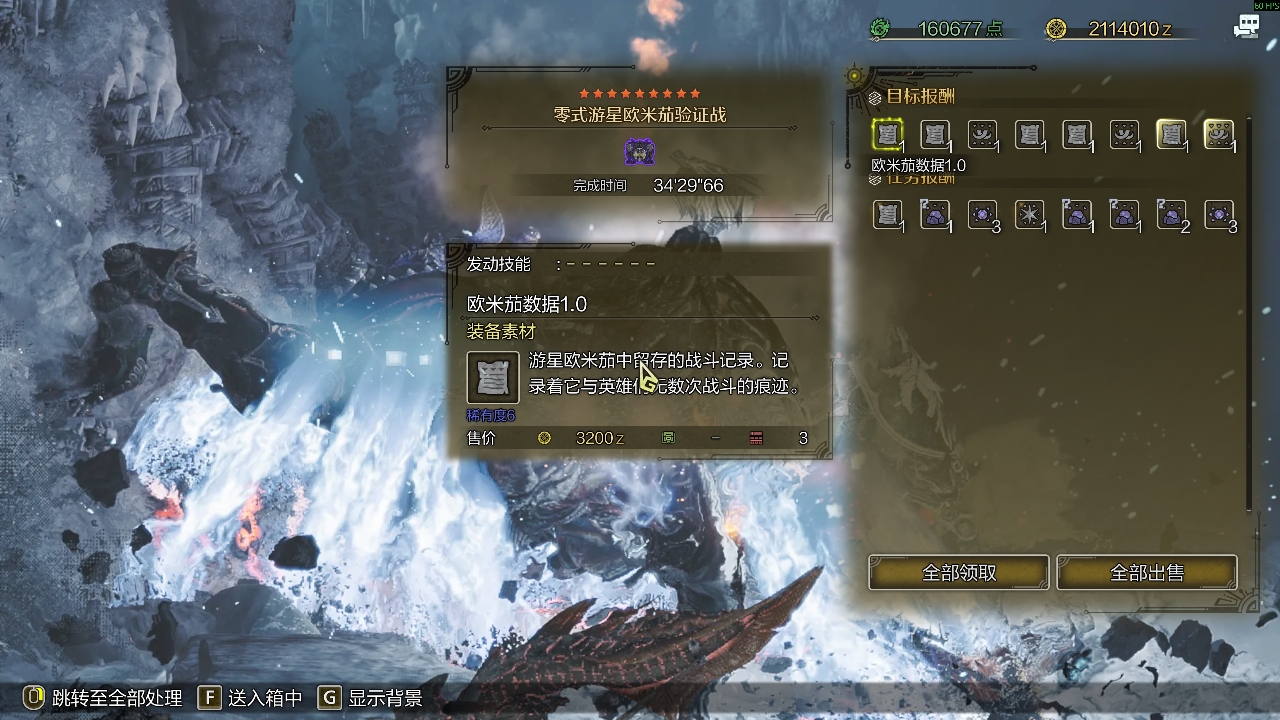Pick the gold-highlighted mask emblem reward slot
Viewport: 1280px width, 720px height.
click(1218, 134)
